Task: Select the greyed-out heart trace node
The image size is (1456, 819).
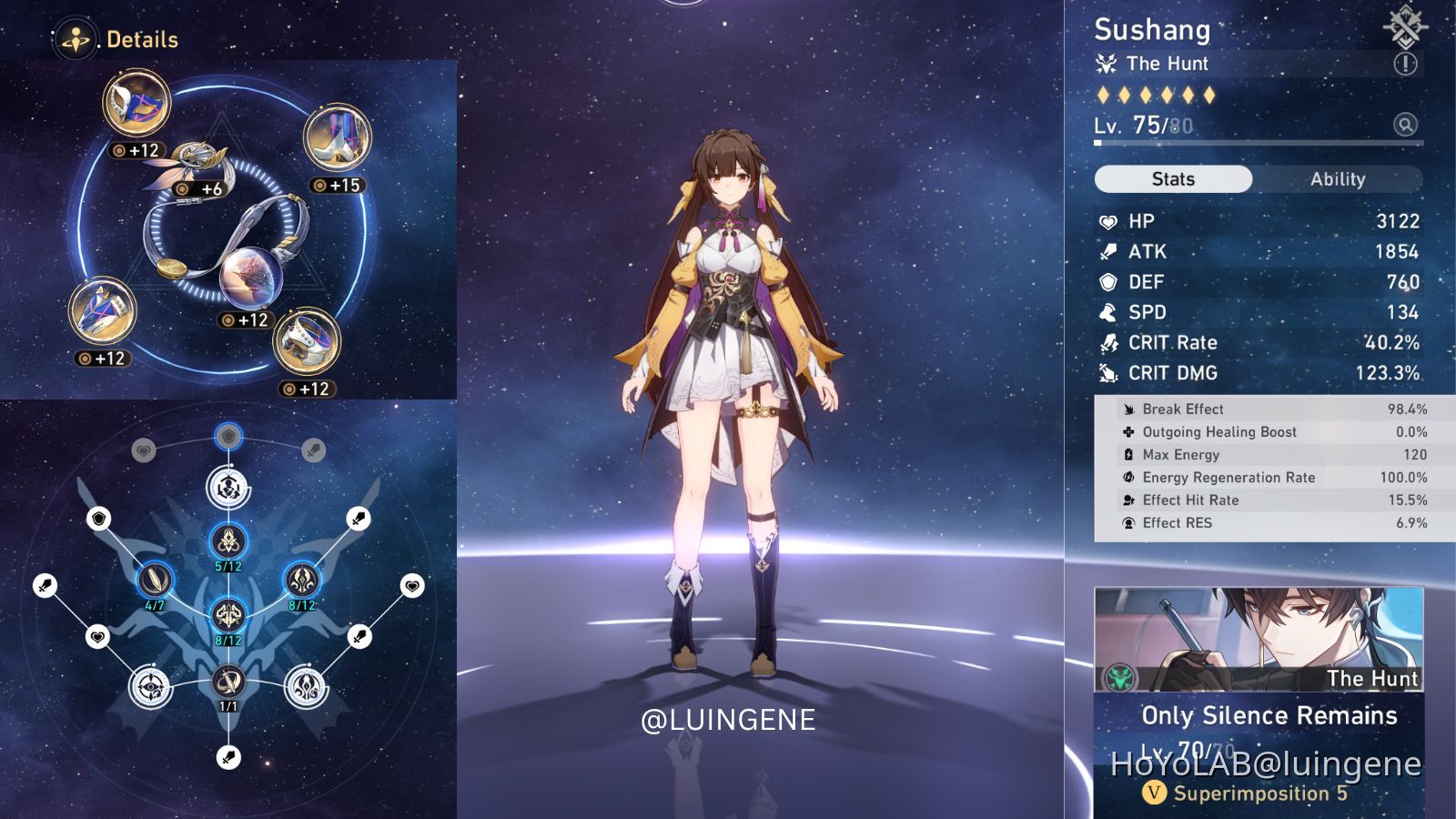Action: point(144,450)
